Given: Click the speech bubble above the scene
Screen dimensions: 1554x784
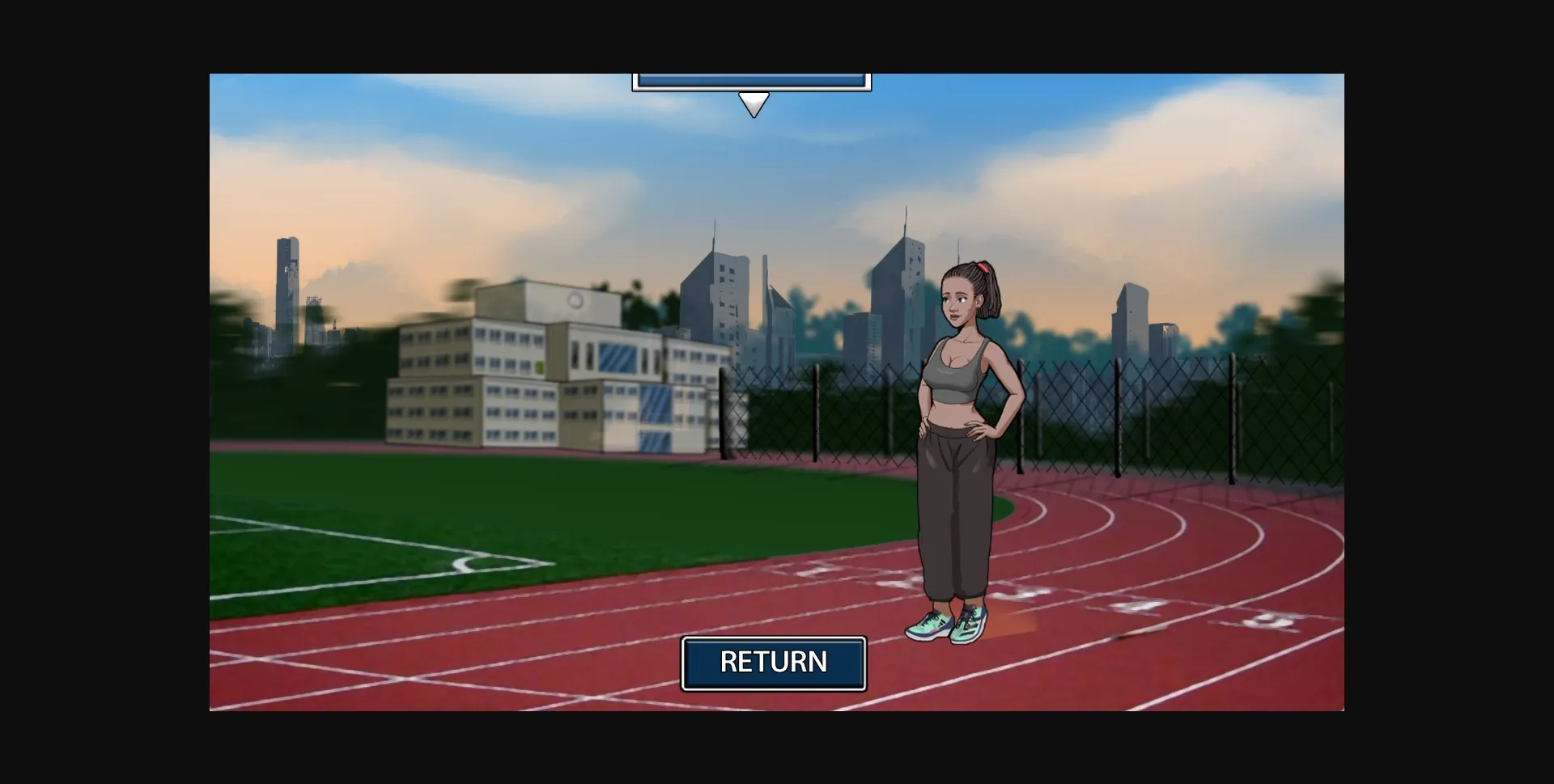Looking at the screenshot, I should (751, 81).
